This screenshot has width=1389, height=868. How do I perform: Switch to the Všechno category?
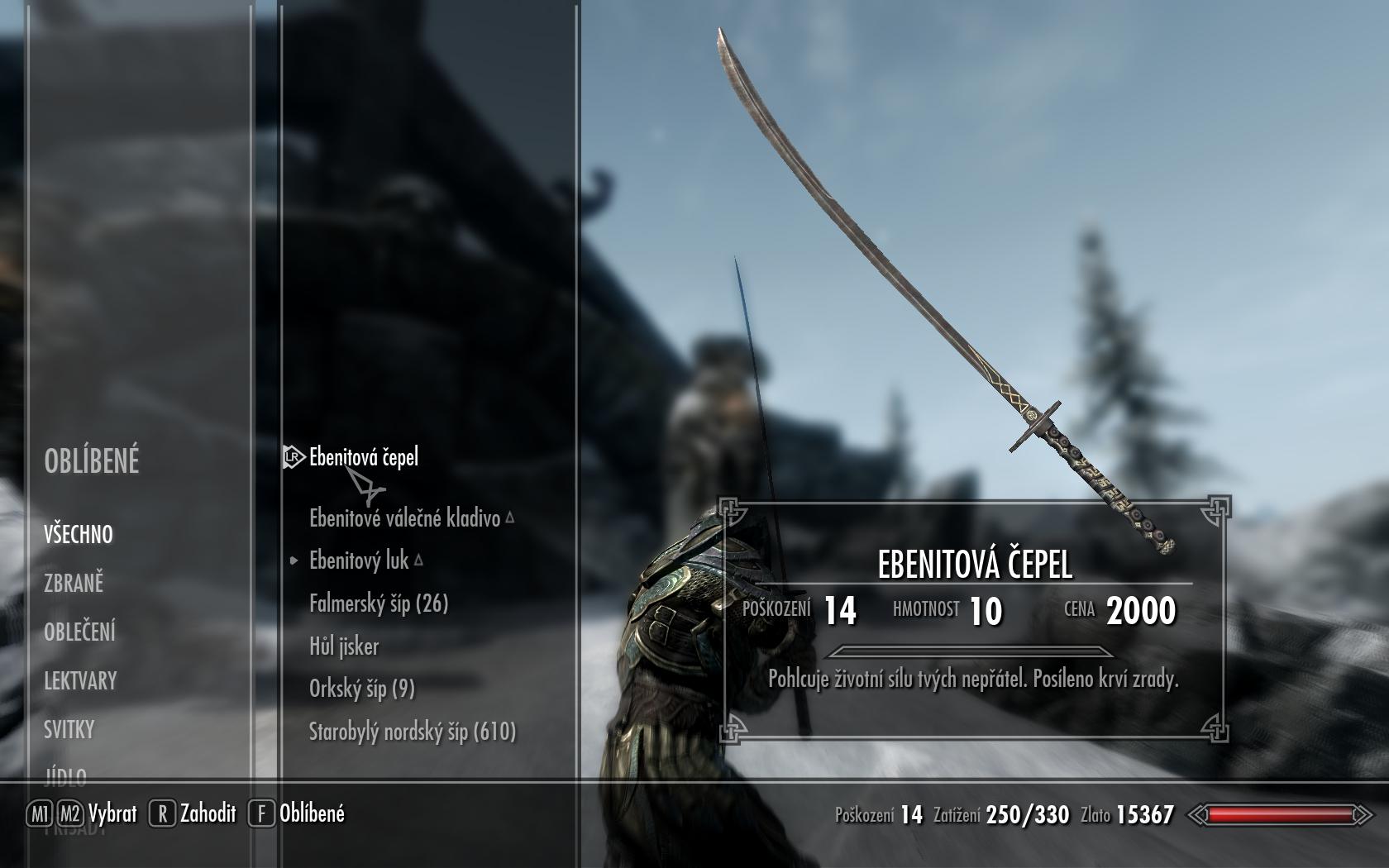click(x=78, y=534)
